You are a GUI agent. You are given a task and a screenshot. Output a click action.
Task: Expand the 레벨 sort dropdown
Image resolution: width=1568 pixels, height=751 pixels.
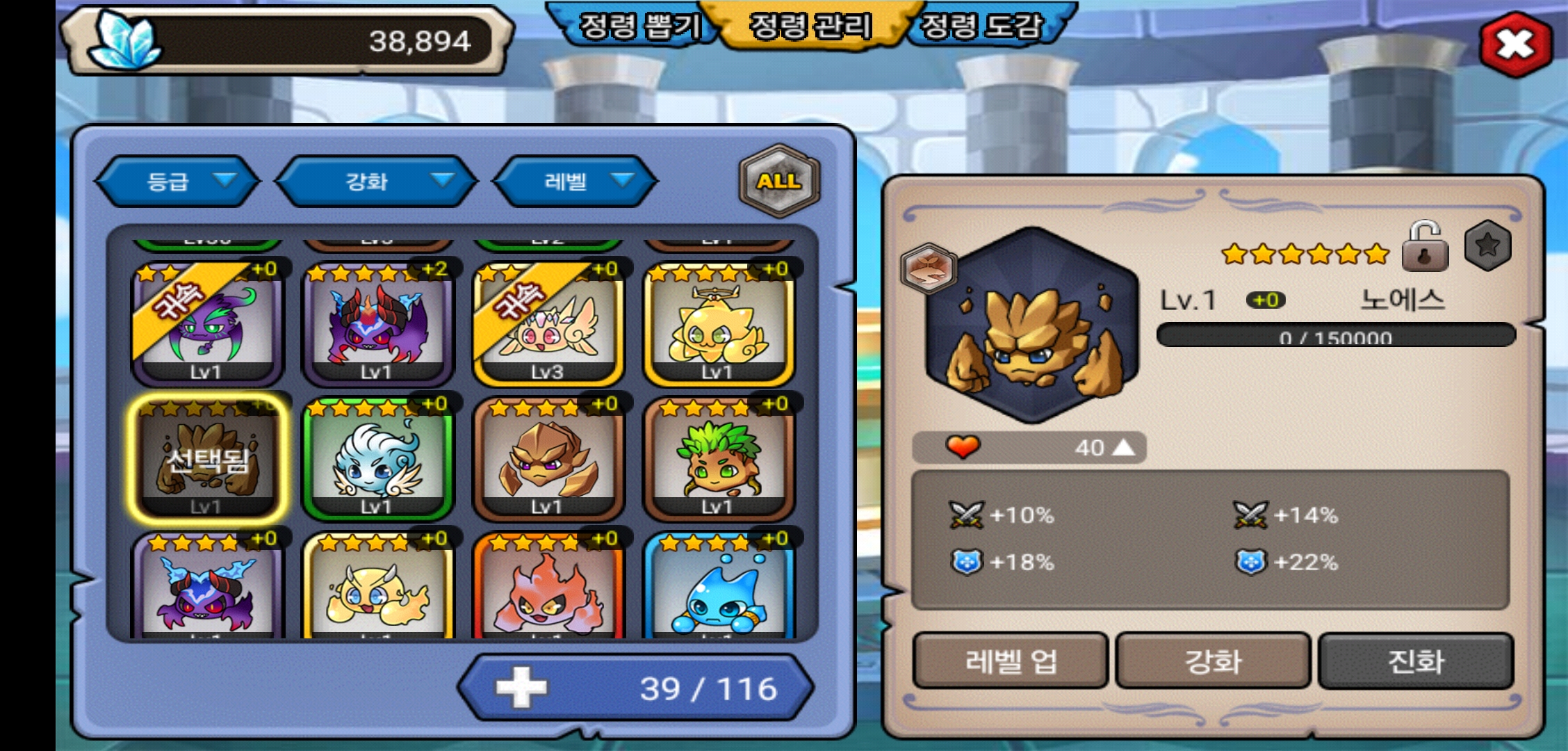575,181
